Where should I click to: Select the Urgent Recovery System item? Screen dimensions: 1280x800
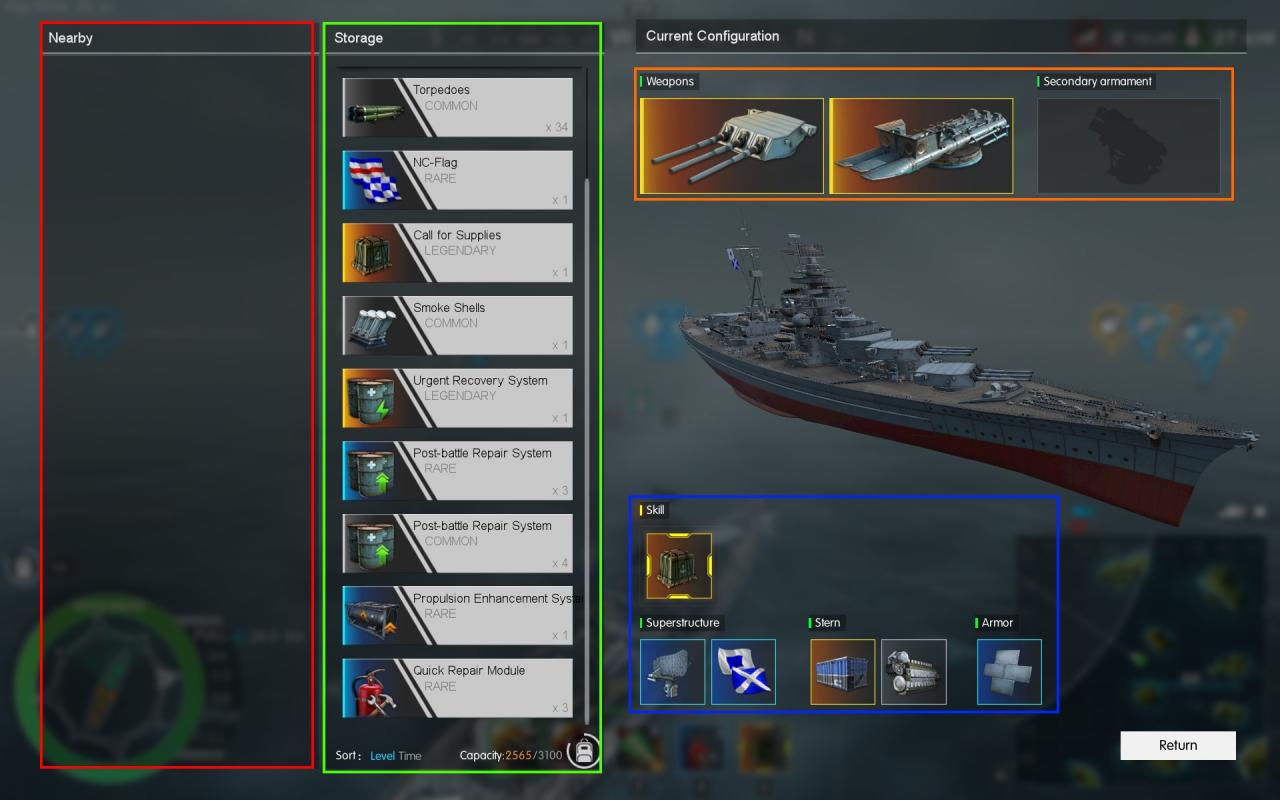pos(458,398)
